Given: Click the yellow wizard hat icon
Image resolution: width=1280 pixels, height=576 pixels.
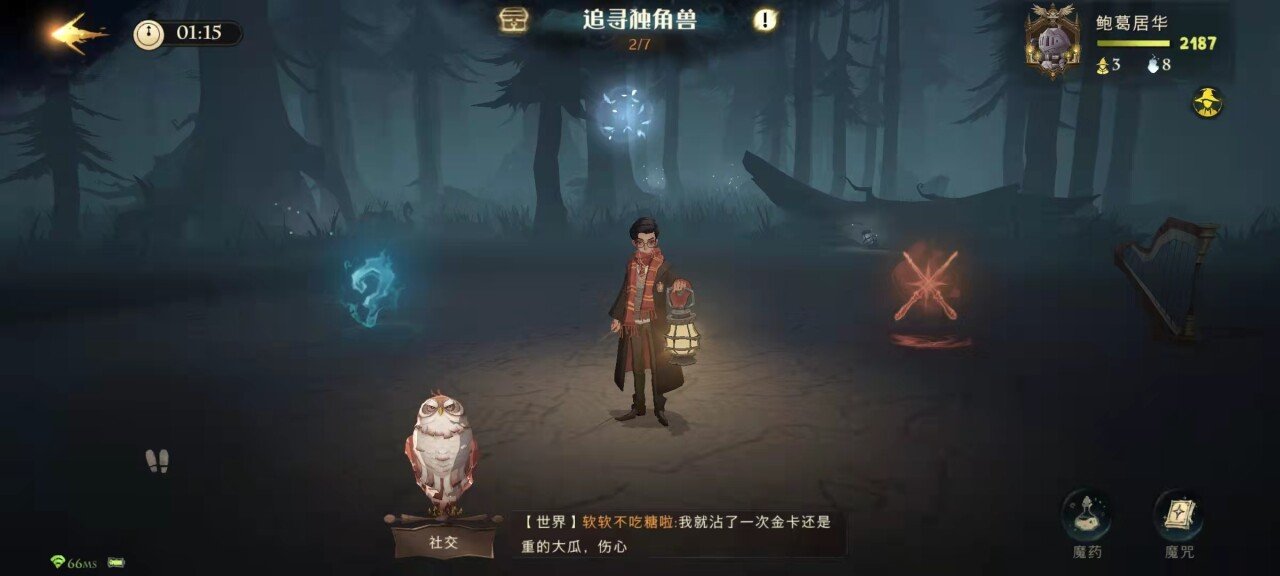Looking at the screenshot, I should pyautogui.click(x=1208, y=102).
